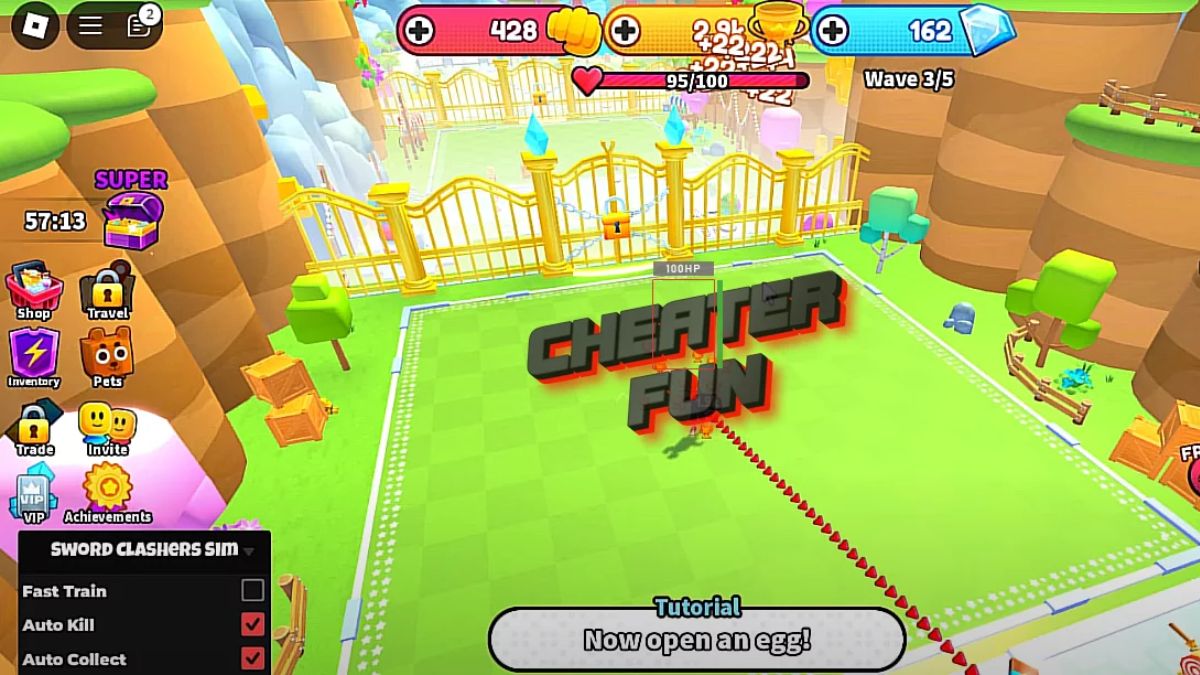Open the Travel menu

point(107,290)
